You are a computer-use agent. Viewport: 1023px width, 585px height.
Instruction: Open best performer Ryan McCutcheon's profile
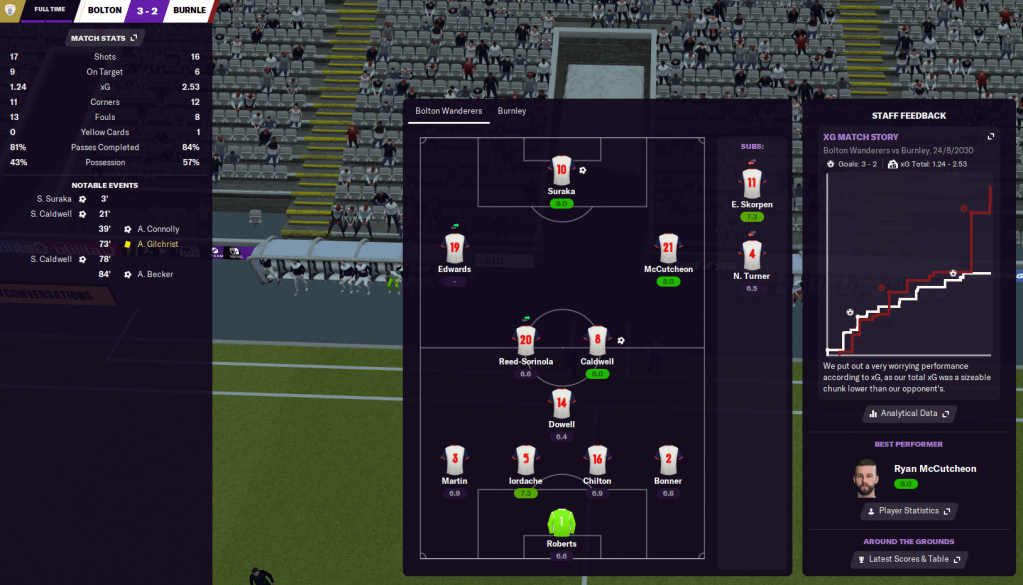[934, 468]
